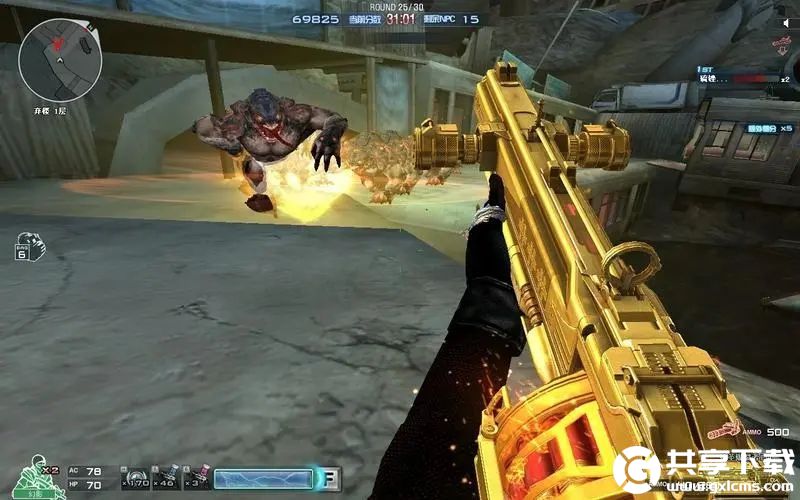The height and width of the screenshot is (500, 800).
Task: Activate the F skill button
Action: pos(328,479)
